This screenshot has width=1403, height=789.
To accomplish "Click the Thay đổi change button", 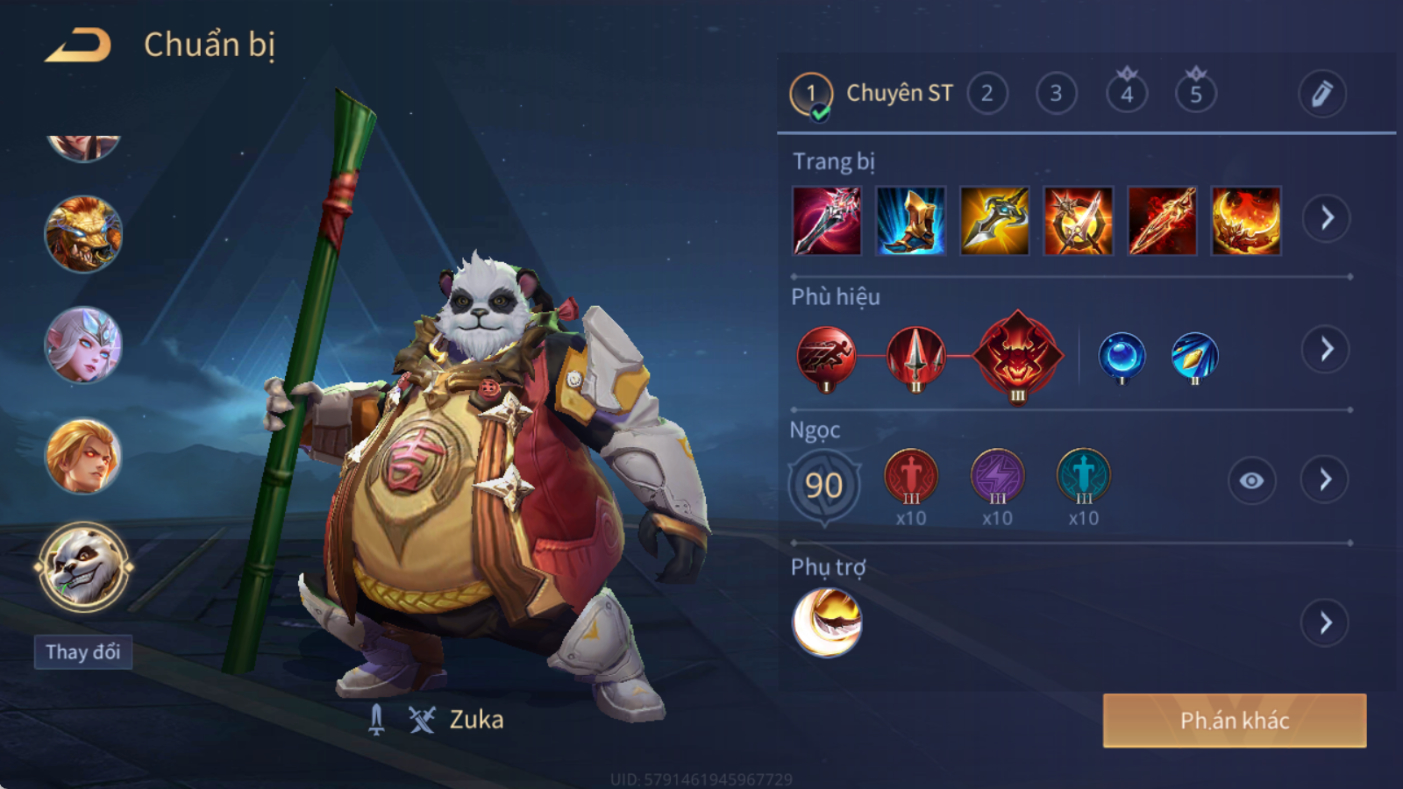I will pos(83,652).
